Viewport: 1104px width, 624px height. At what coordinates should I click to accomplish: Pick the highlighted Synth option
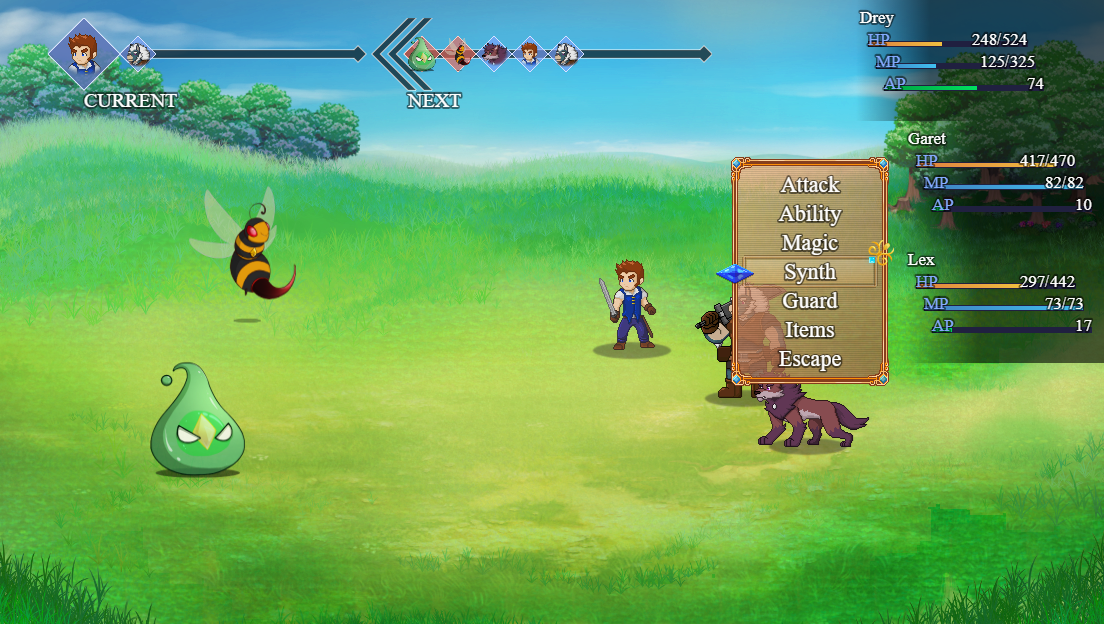pos(810,272)
